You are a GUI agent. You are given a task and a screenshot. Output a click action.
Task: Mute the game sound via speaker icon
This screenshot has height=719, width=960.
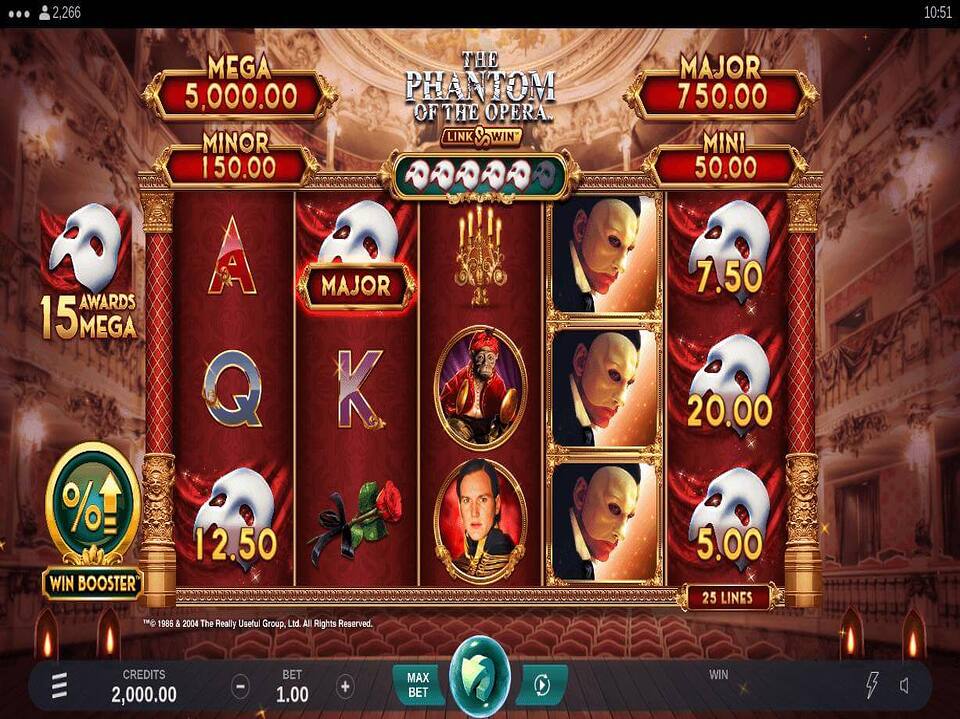click(905, 685)
